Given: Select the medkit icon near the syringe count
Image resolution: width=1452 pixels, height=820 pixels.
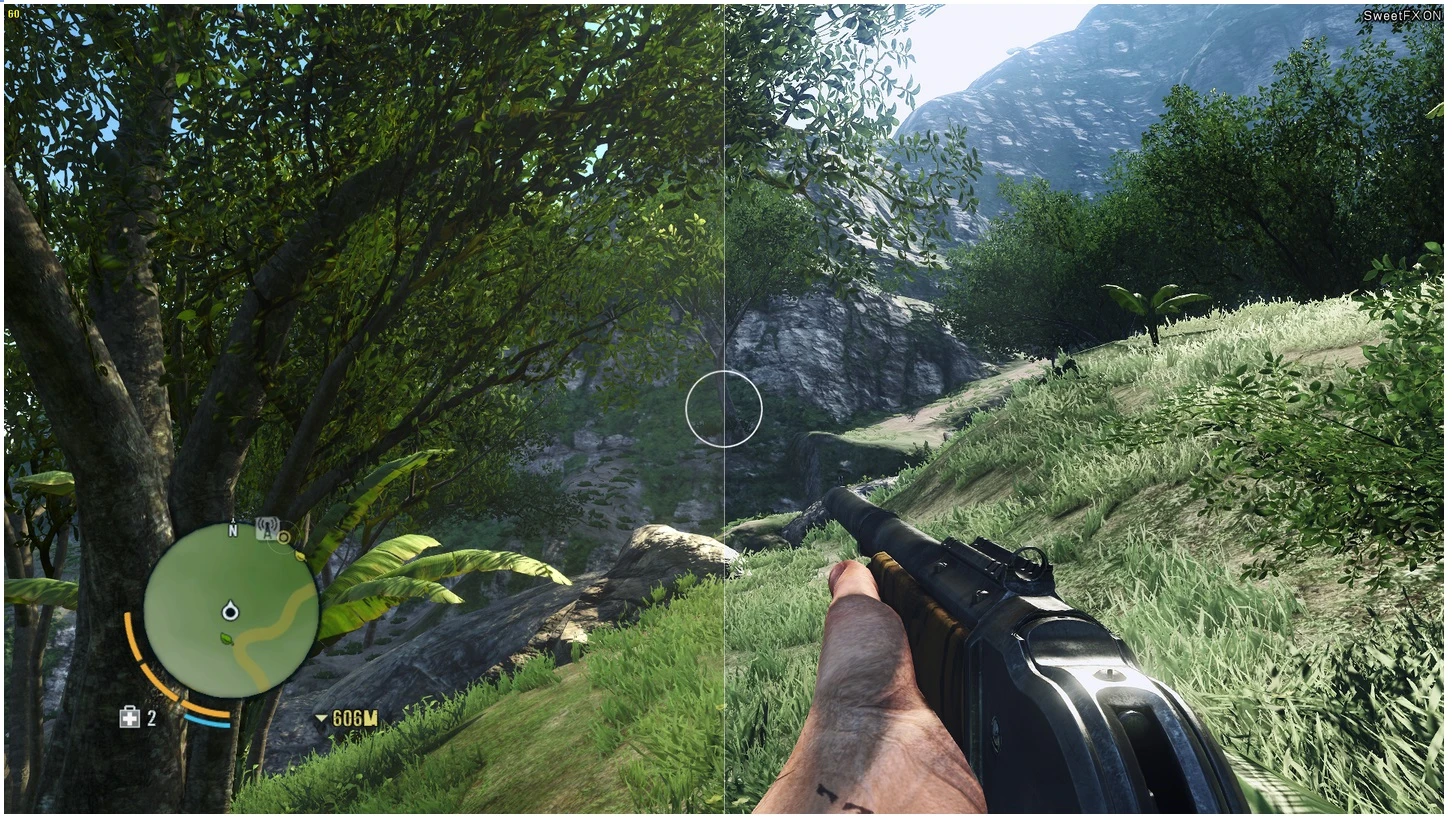Looking at the screenshot, I should (128, 716).
